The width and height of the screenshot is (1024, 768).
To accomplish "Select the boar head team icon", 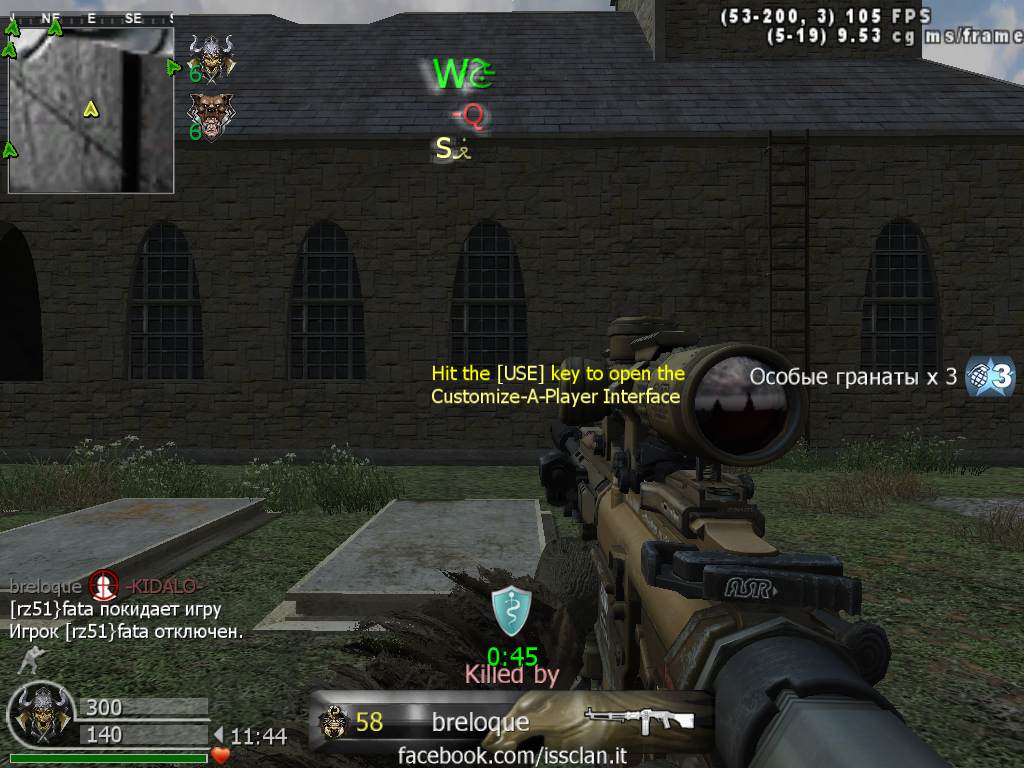I will point(211,115).
